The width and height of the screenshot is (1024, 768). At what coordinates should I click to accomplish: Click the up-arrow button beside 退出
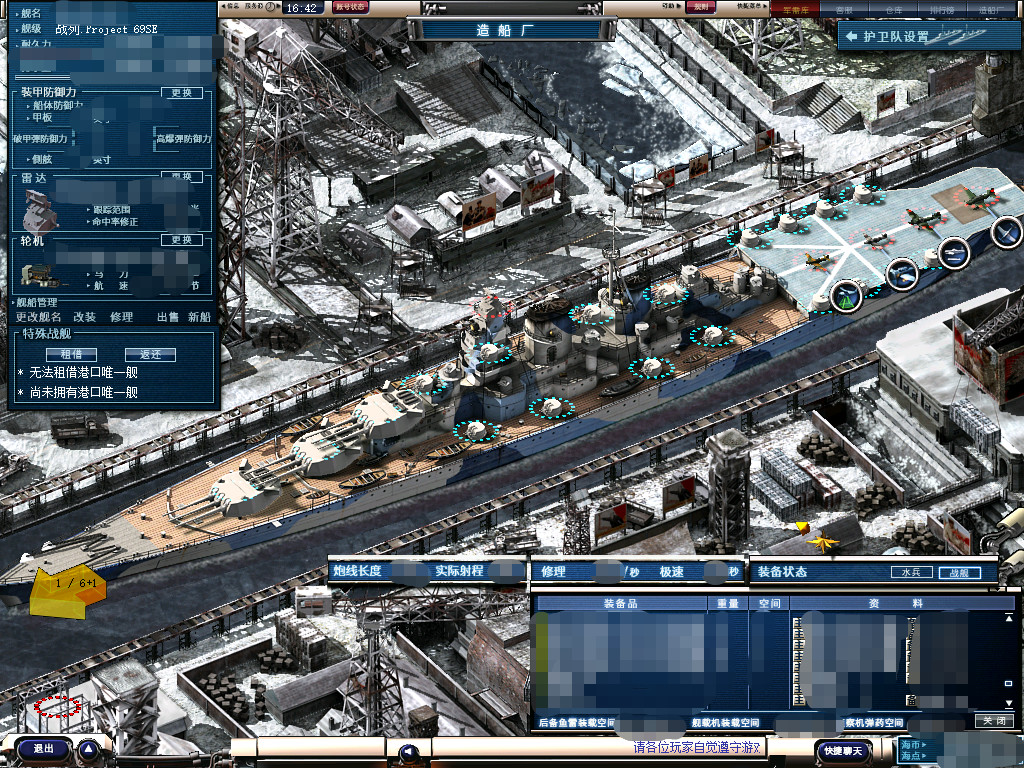[x=88, y=748]
